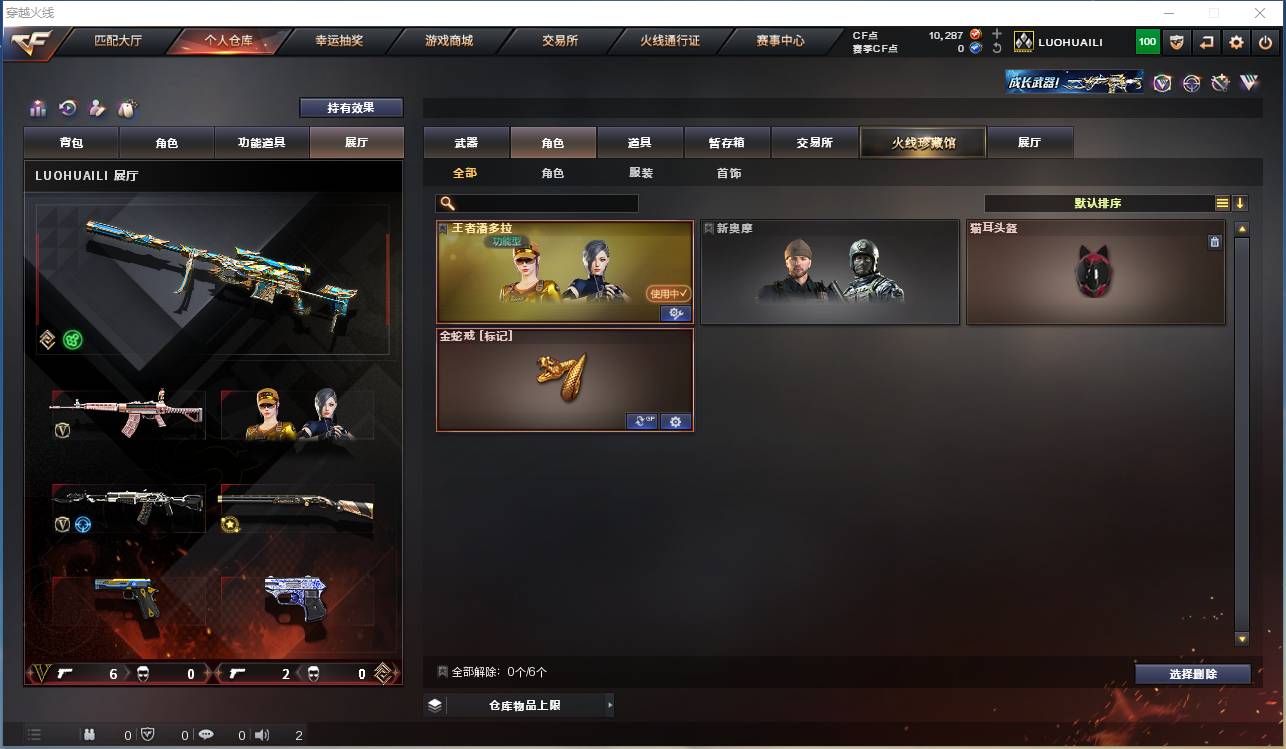This screenshot has width=1286, height=749.
Task: Click the scrollbar down arrow on the right
Action: [1241, 638]
